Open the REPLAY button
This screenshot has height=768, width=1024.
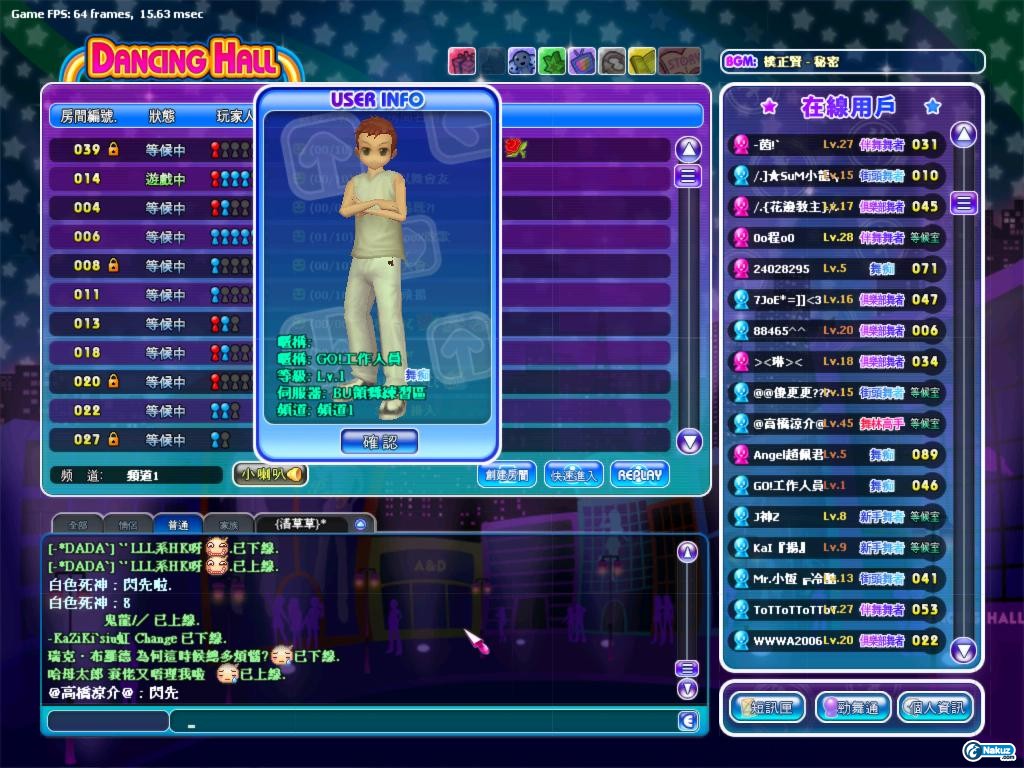click(x=639, y=475)
